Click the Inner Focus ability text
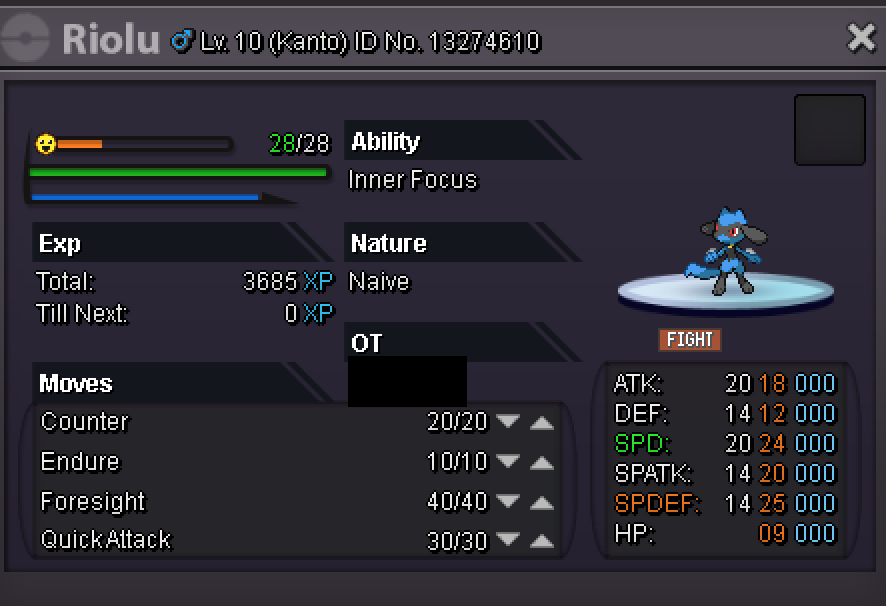 tap(413, 180)
